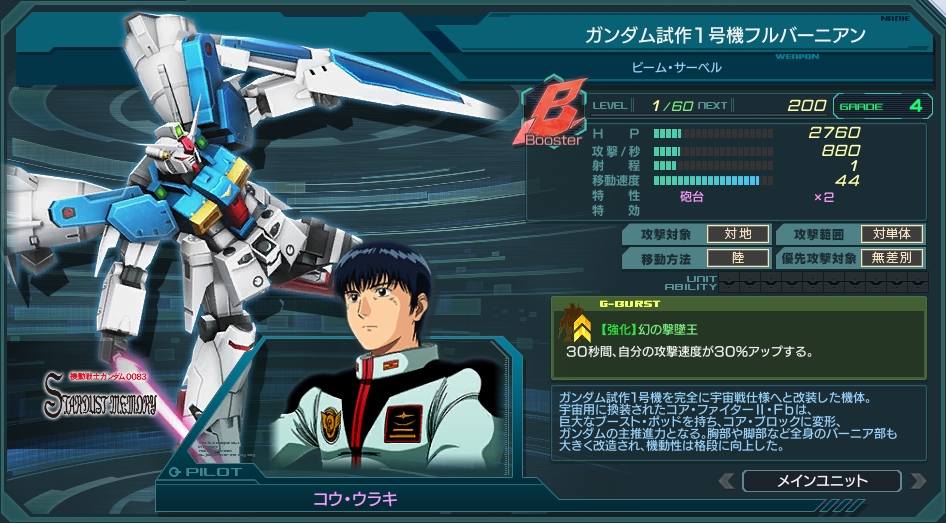Click the 対単体 attack range box

pos(891,234)
